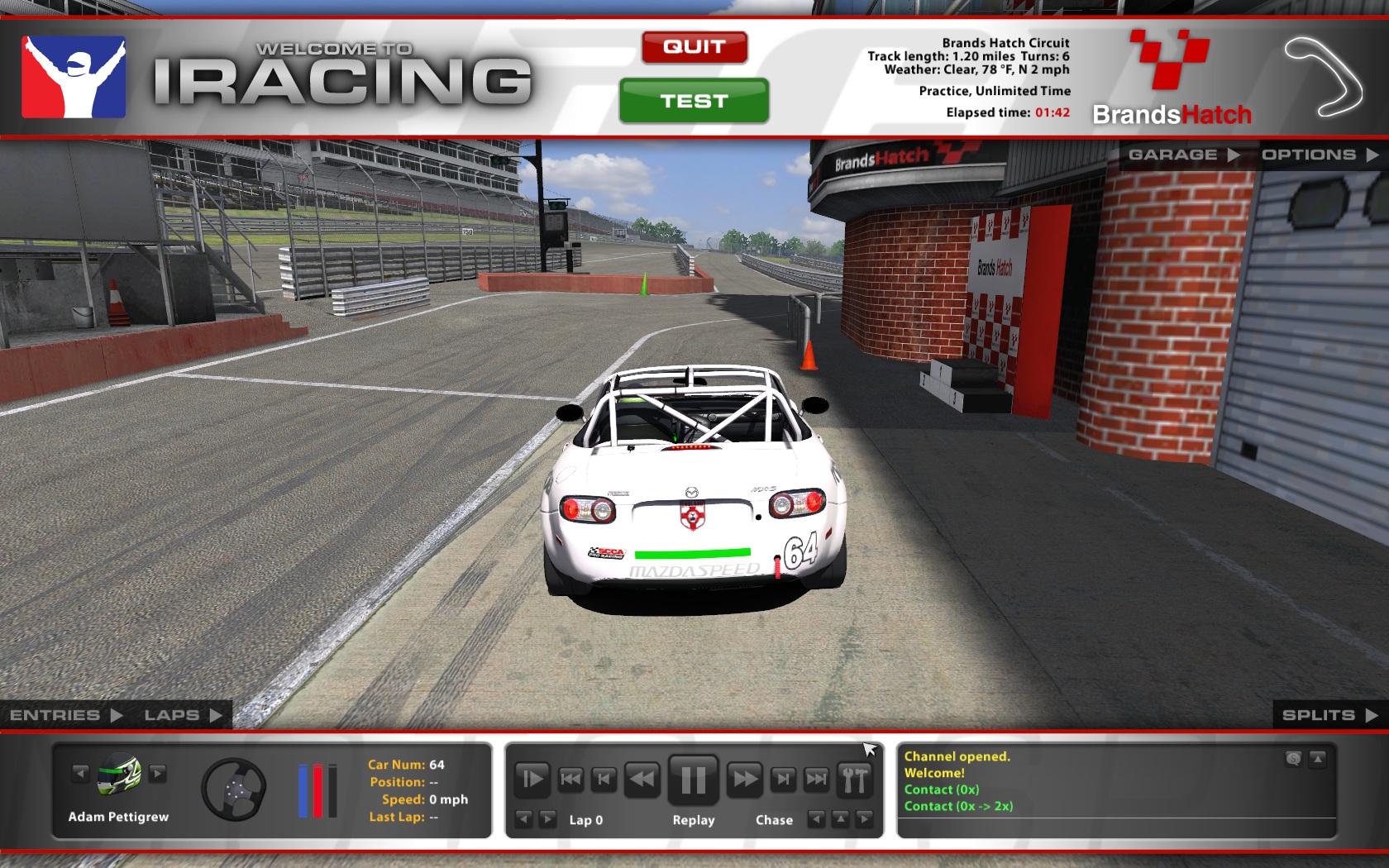Start the session with the green TEST button
The height and width of the screenshot is (868, 1389).
coord(694,101)
